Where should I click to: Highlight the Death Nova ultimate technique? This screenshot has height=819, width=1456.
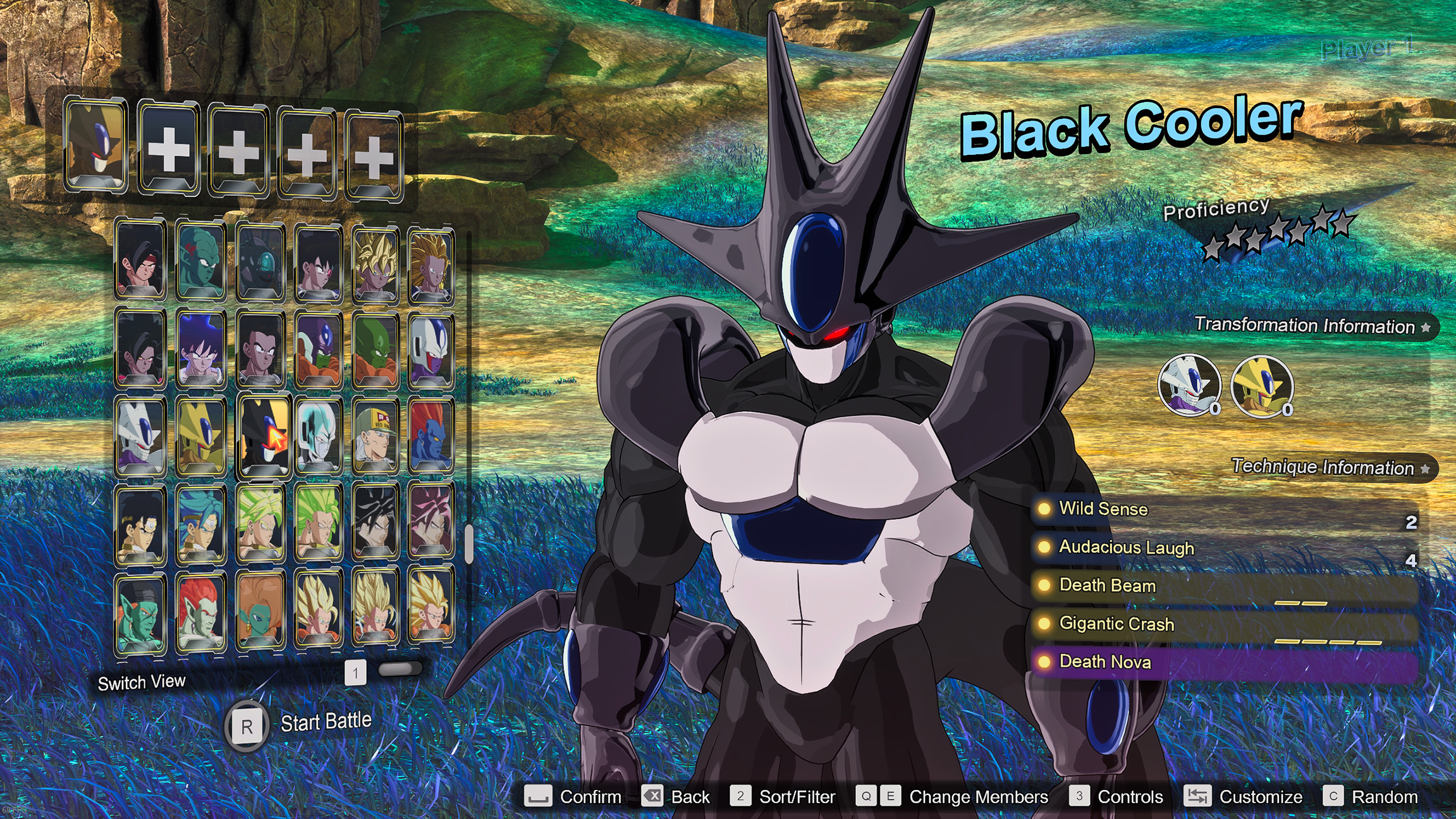(x=1104, y=662)
